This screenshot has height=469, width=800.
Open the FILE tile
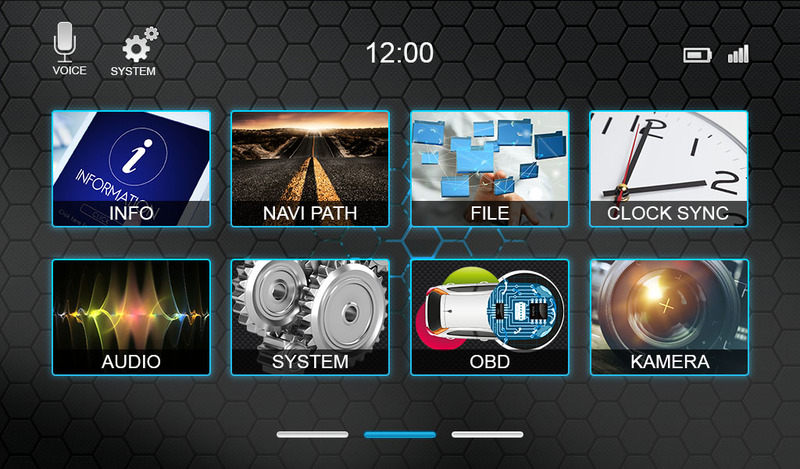(490, 168)
